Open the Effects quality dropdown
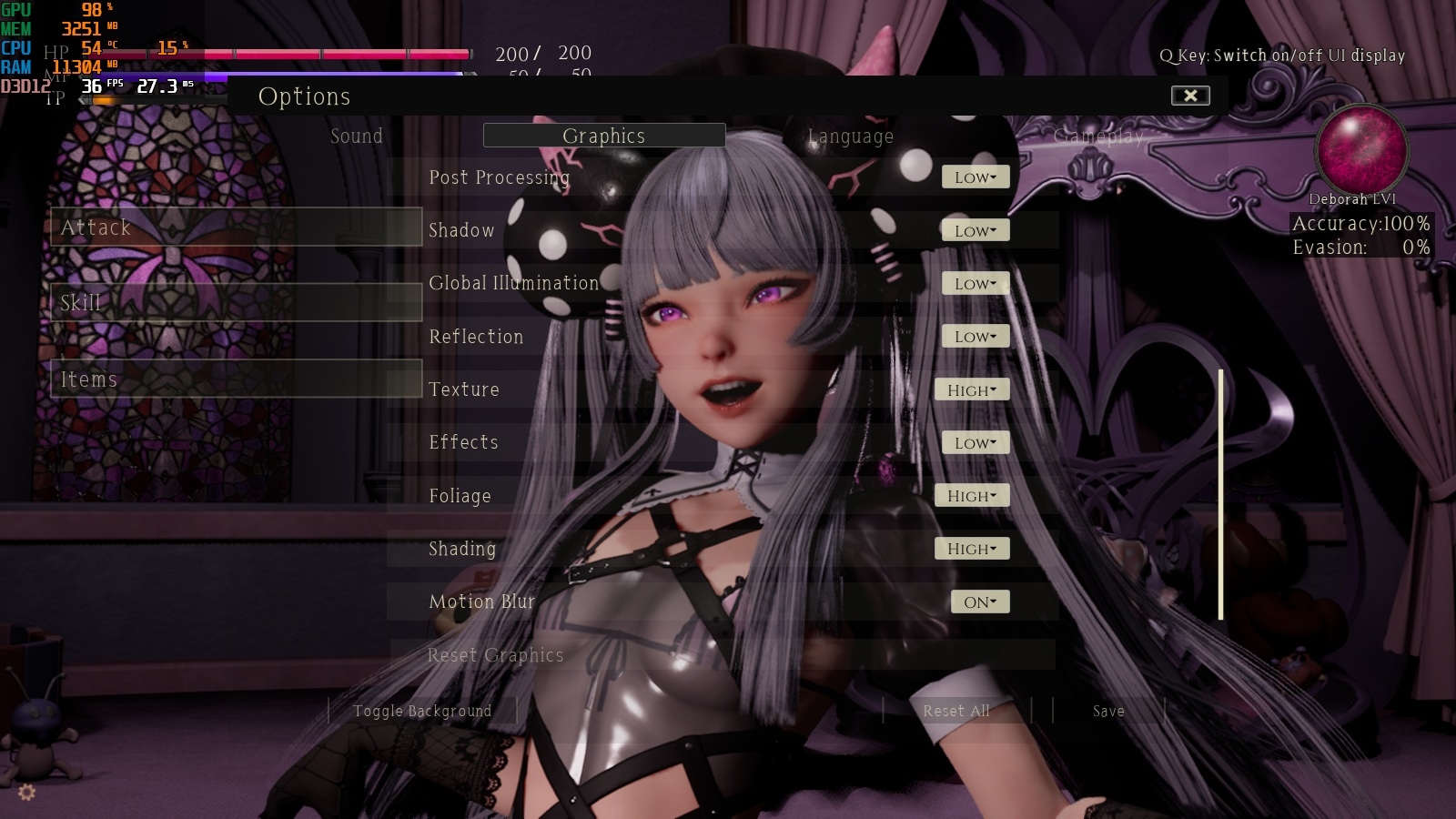 pos(975,442)
